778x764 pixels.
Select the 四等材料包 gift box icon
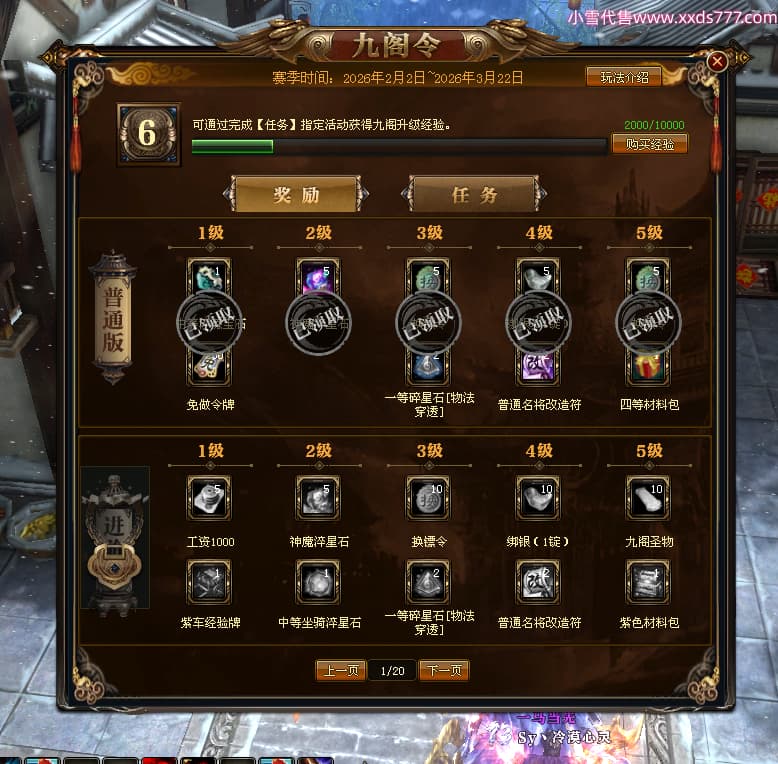(648, 367)
